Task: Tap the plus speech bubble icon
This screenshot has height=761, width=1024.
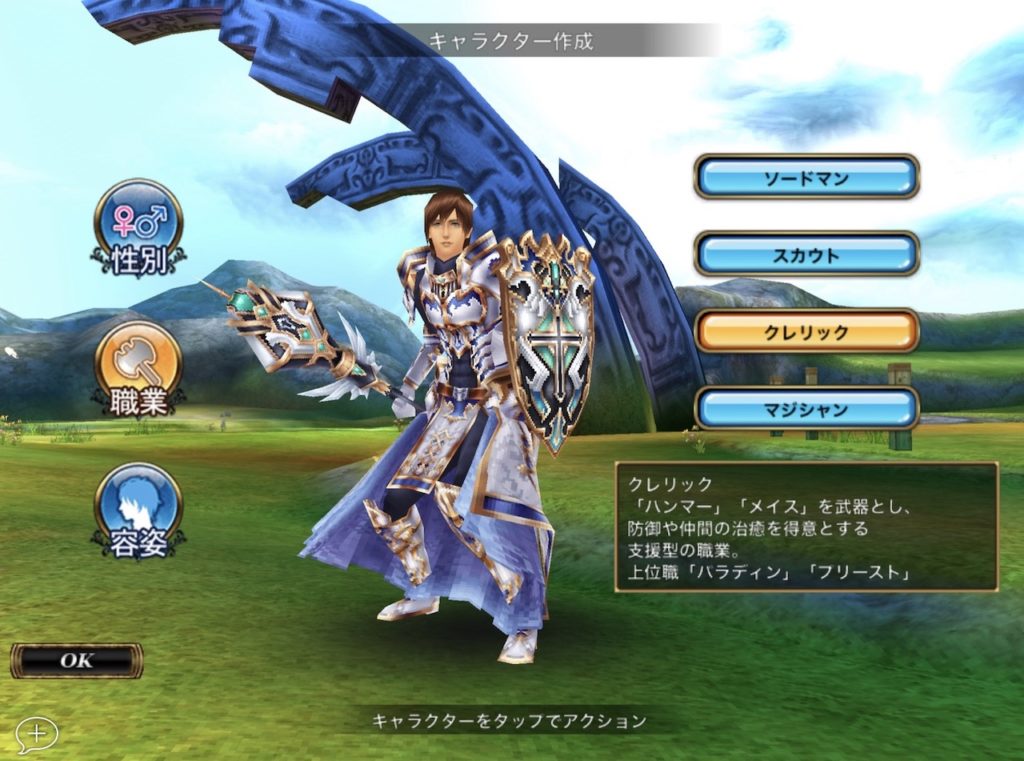Action: (x=37, y=734)
